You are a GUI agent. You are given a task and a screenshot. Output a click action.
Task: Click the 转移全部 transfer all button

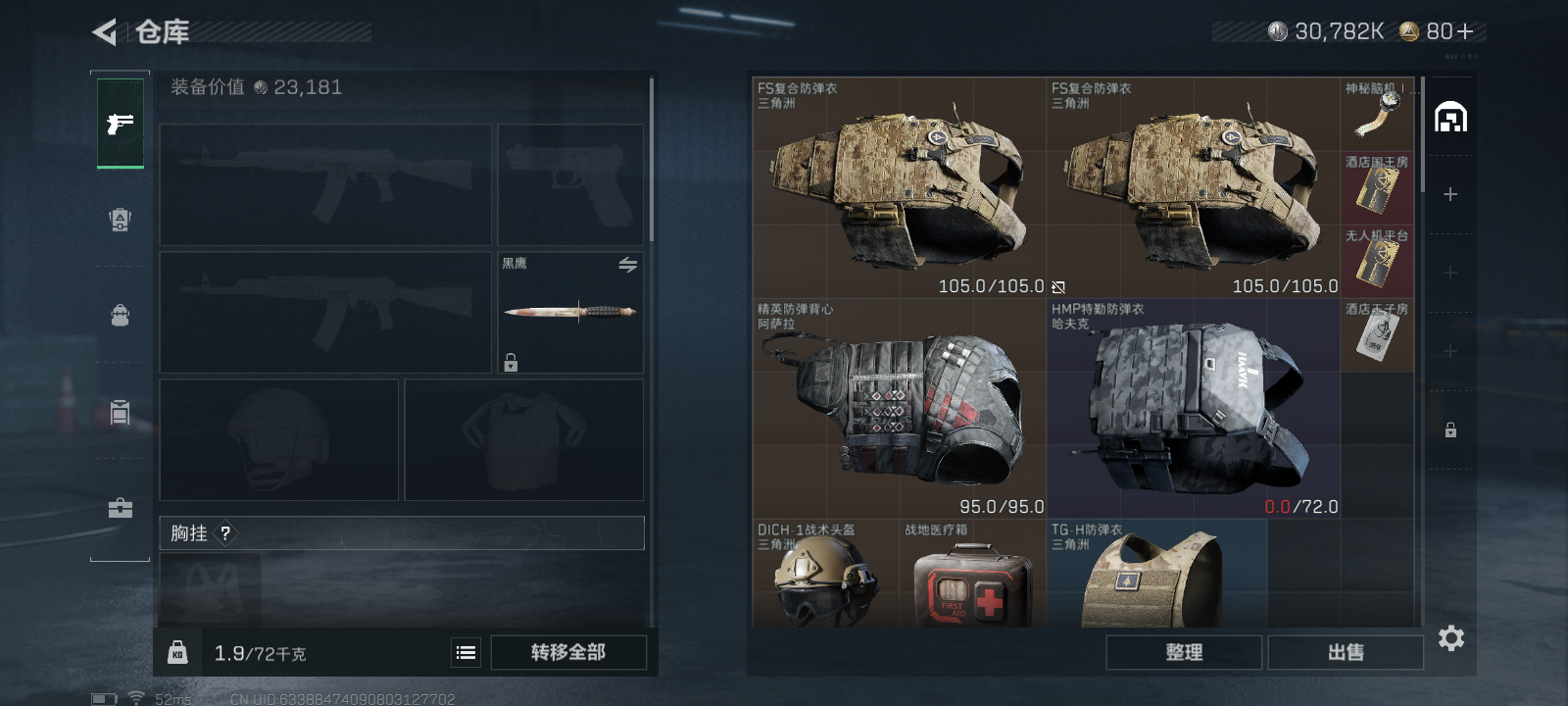click(568, 652)
